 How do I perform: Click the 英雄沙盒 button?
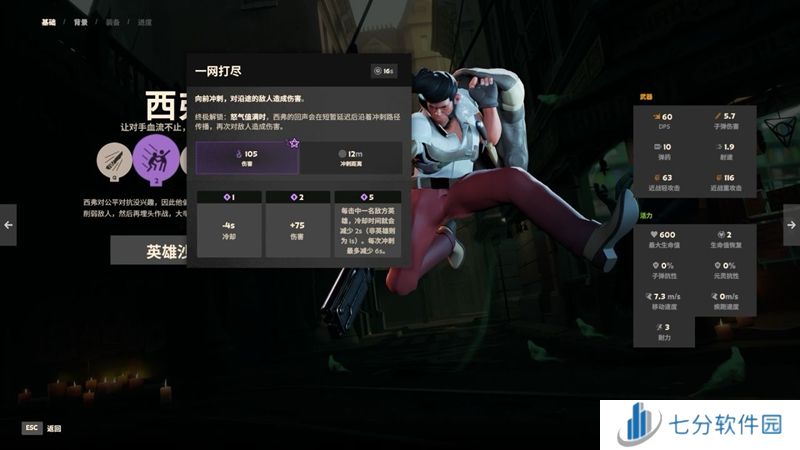(x=148, y=251)
